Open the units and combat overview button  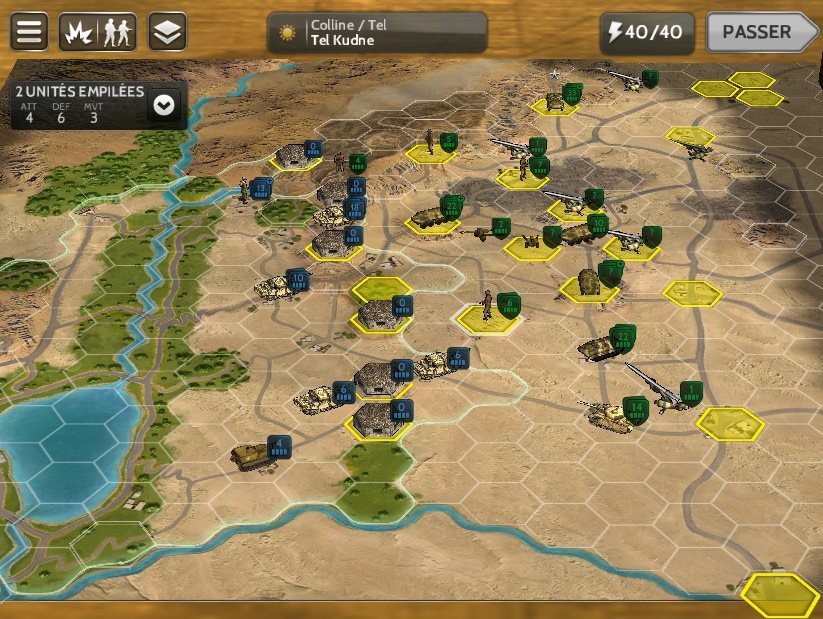click(98, 32)
